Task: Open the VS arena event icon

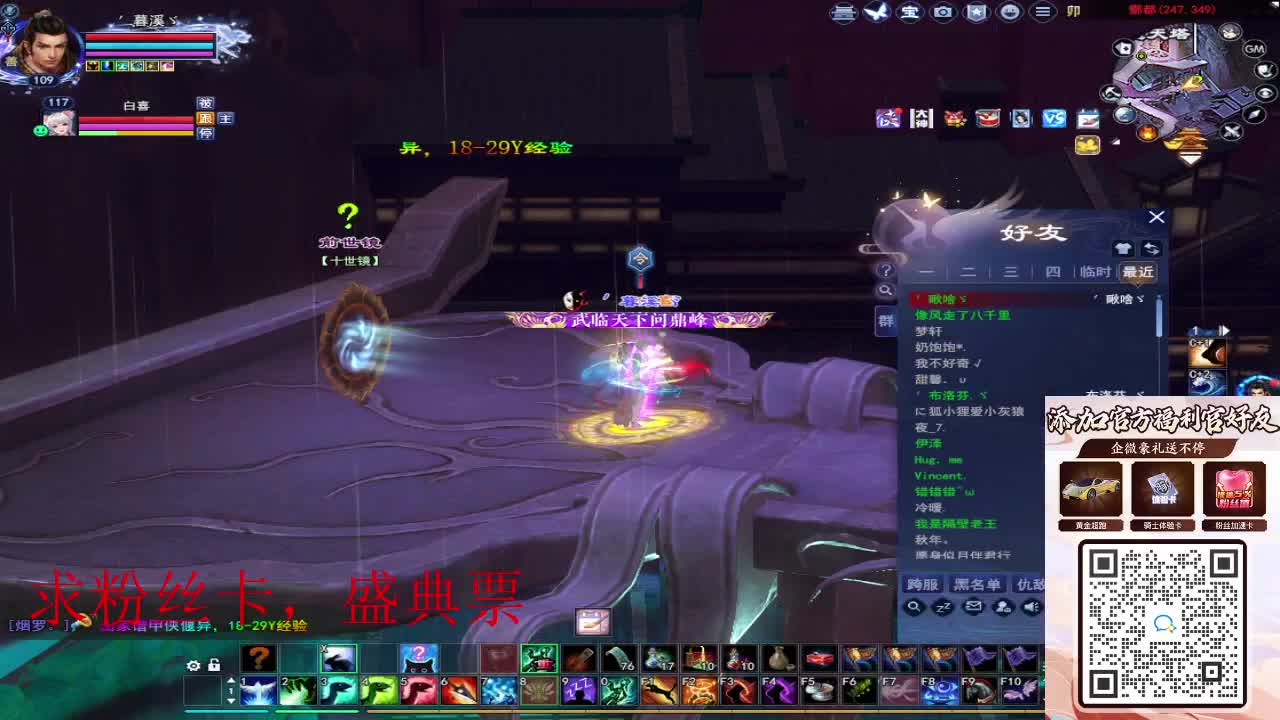Action: coord(1055,117)
